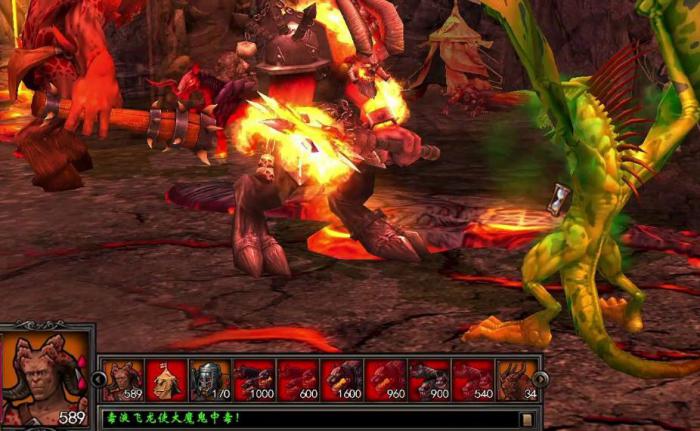Image resolution: width=700 pixels, height=431 pixels.
Task: Select the creature stack numbered 540
Action: pyautogui.click(x=474, y=380)
